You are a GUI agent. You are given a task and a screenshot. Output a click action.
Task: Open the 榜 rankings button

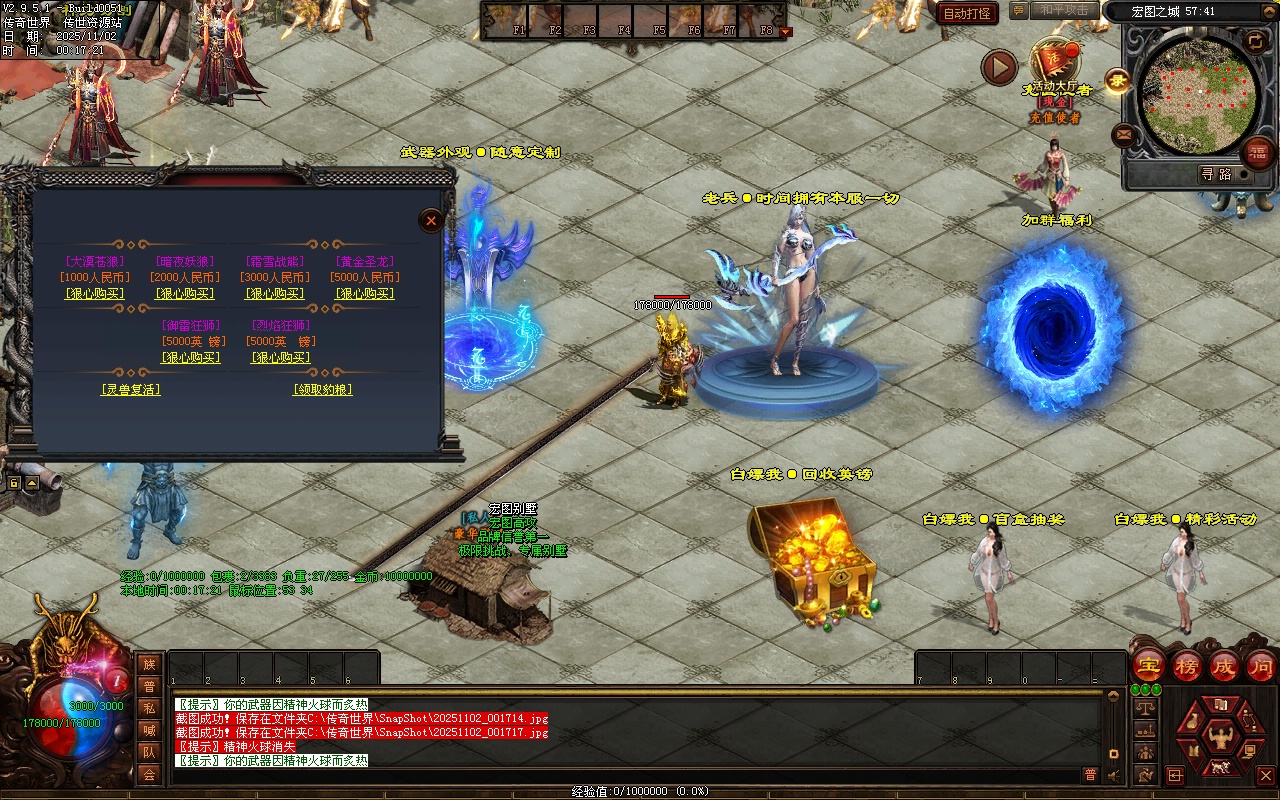[1187, 666]
